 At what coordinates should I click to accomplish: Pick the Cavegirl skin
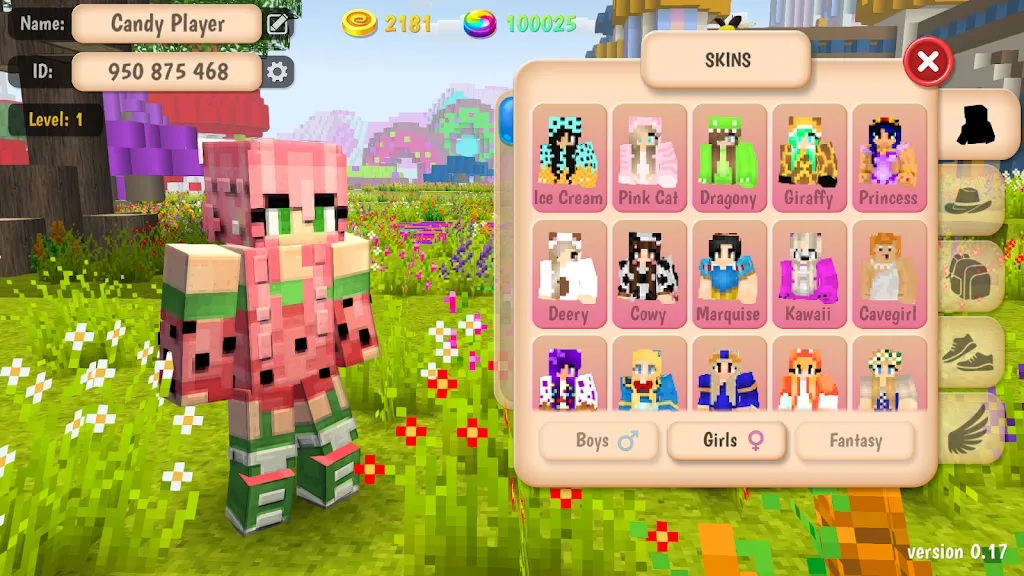coord(888,274)
